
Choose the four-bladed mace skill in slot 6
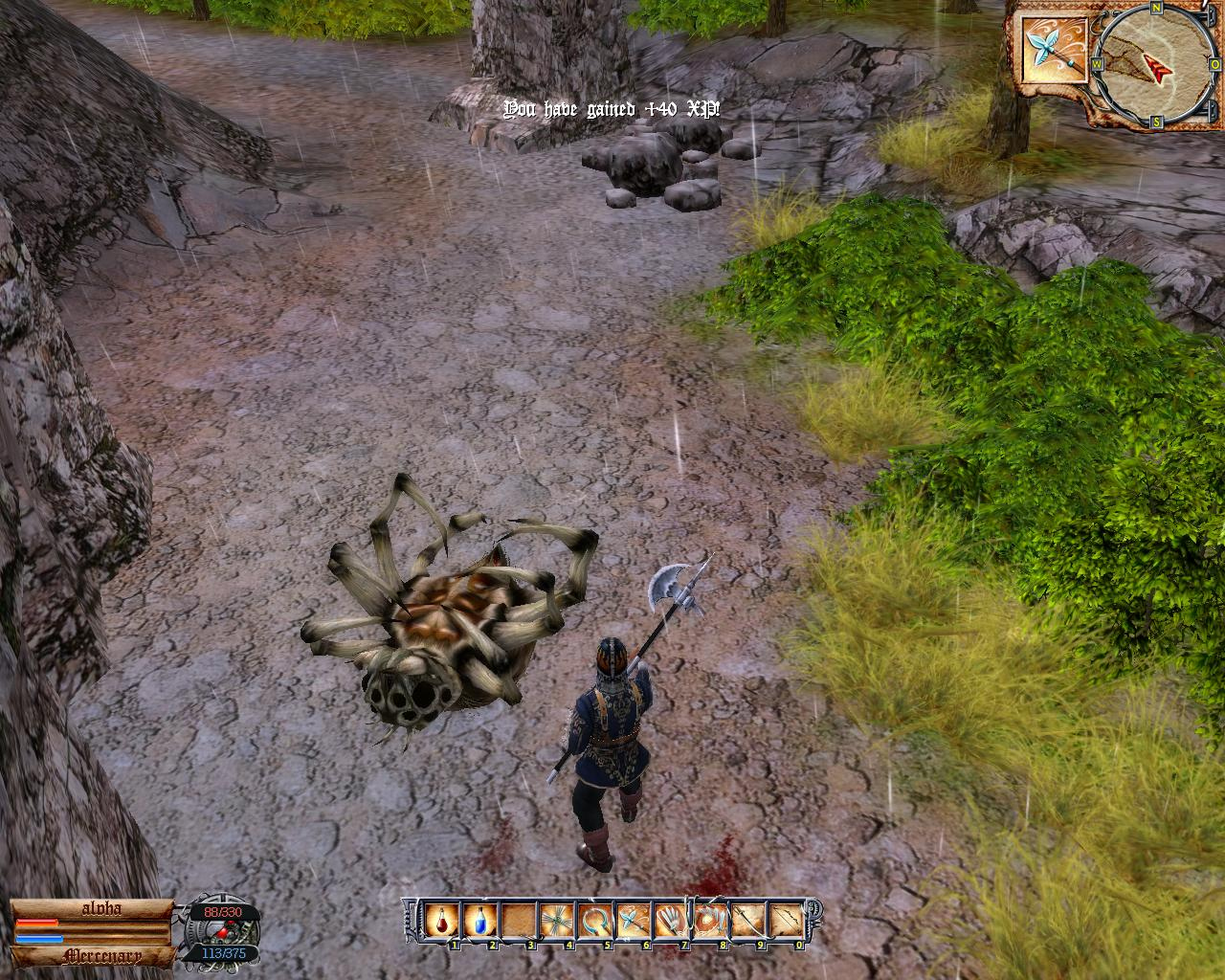tap(632, 922)
